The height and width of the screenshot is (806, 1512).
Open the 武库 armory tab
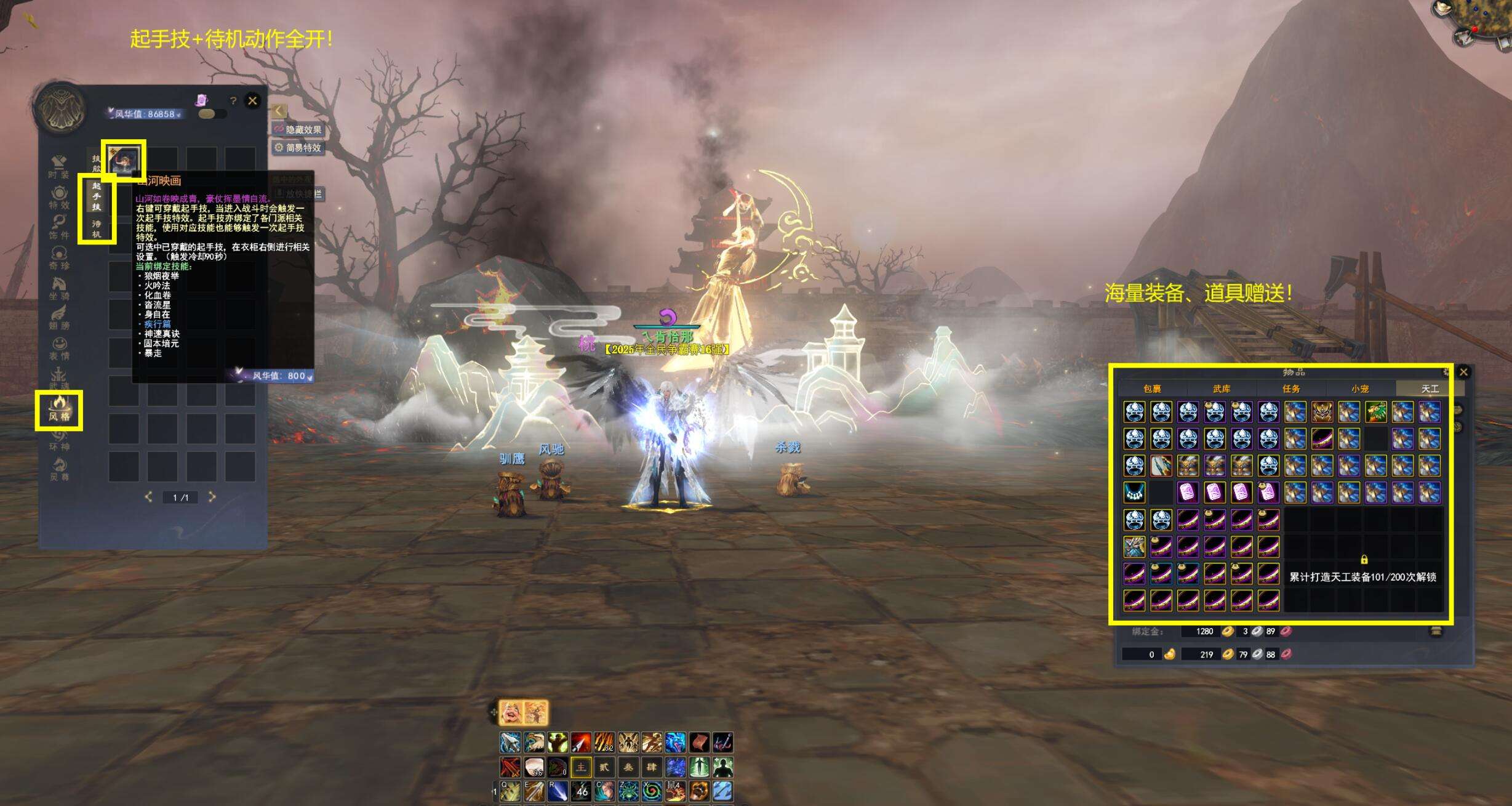click(1222, 389)
